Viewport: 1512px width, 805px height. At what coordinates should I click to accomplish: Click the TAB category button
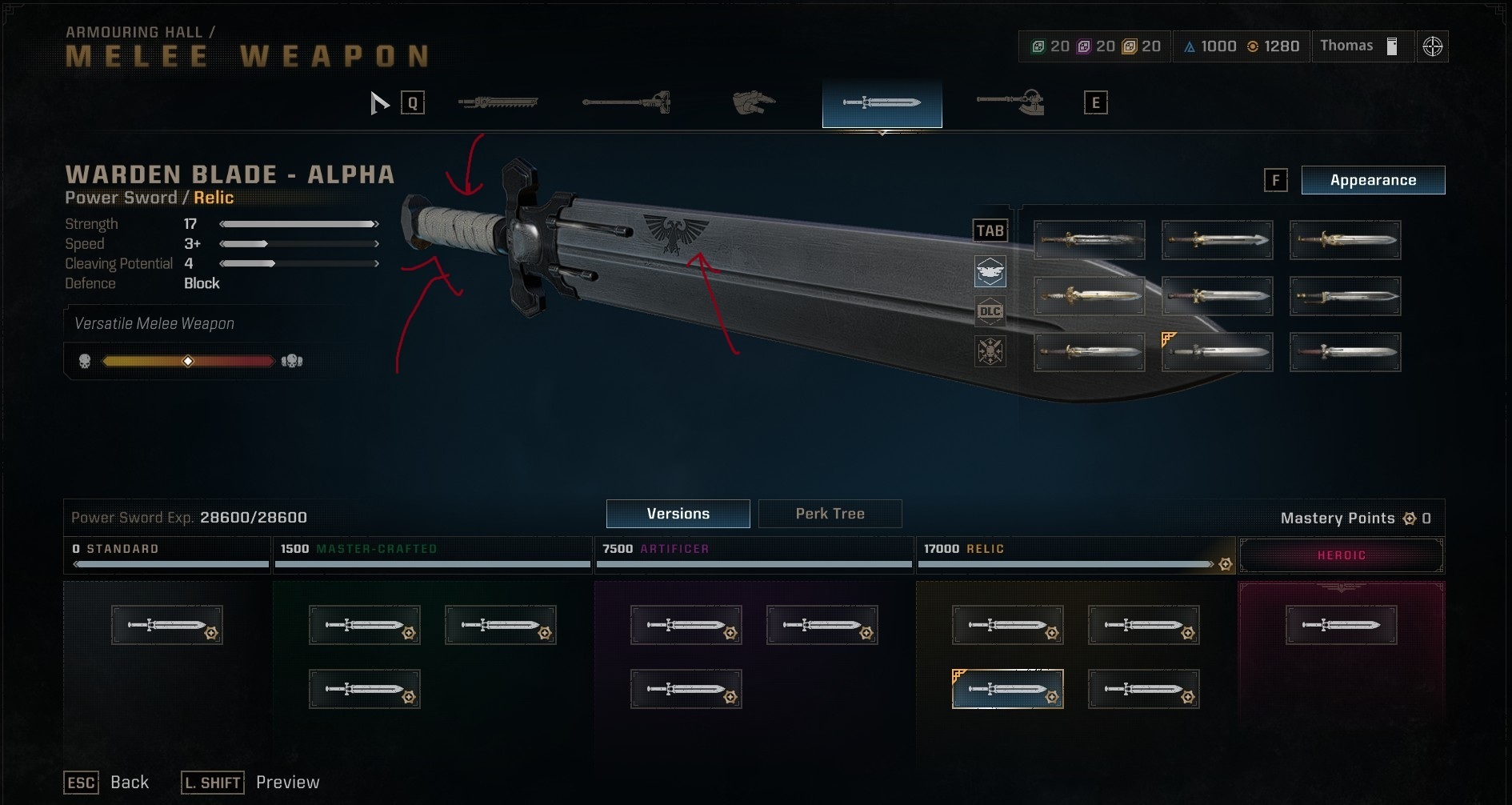pyautogui.click(x=990, y=230)
